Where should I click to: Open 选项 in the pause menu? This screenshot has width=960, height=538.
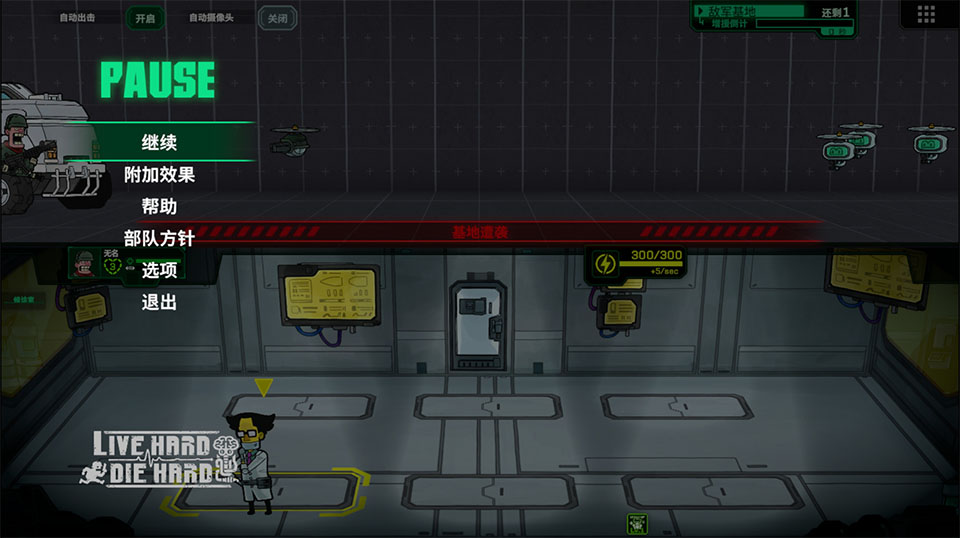[x=159, y=270]
